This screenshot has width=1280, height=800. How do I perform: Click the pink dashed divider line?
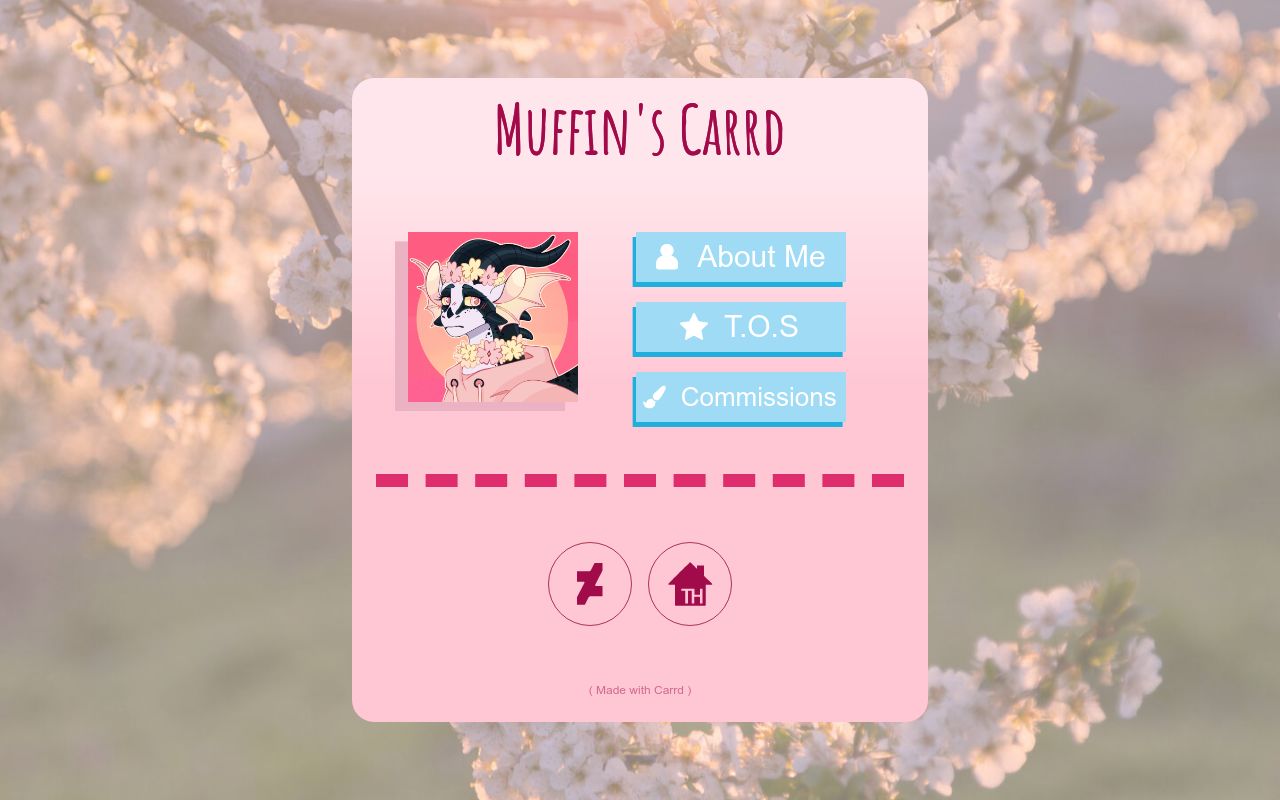(x=639, y=480)
